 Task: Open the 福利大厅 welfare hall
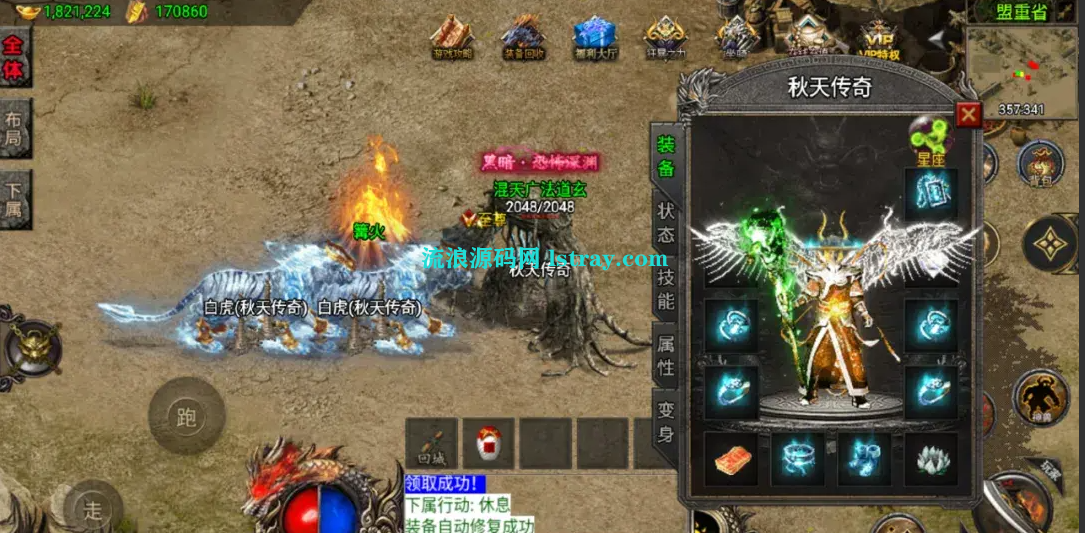[x=594, y=38]
